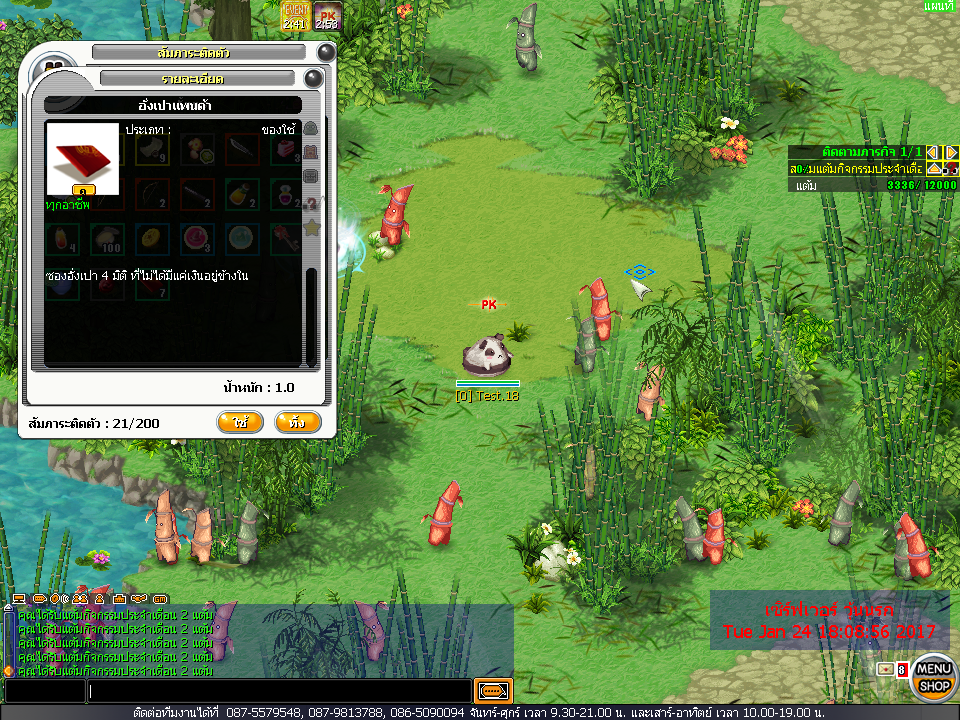Open quest help question mark icon
Viewport: 960px width, 720px height.
click(951, 169)
